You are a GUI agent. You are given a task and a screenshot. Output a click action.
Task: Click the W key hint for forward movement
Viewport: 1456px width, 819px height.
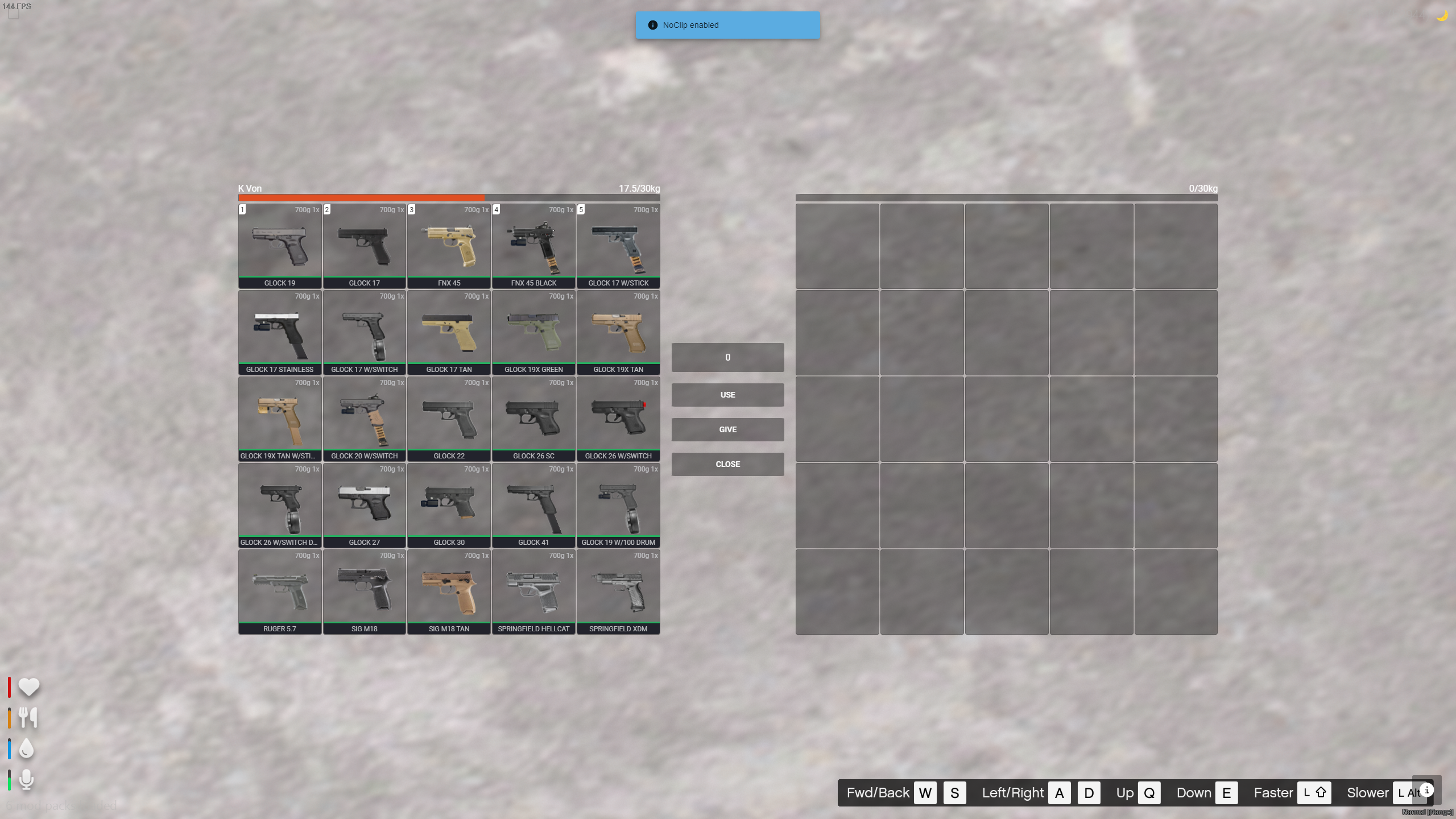pyautogui.click(x=924, y=792)
